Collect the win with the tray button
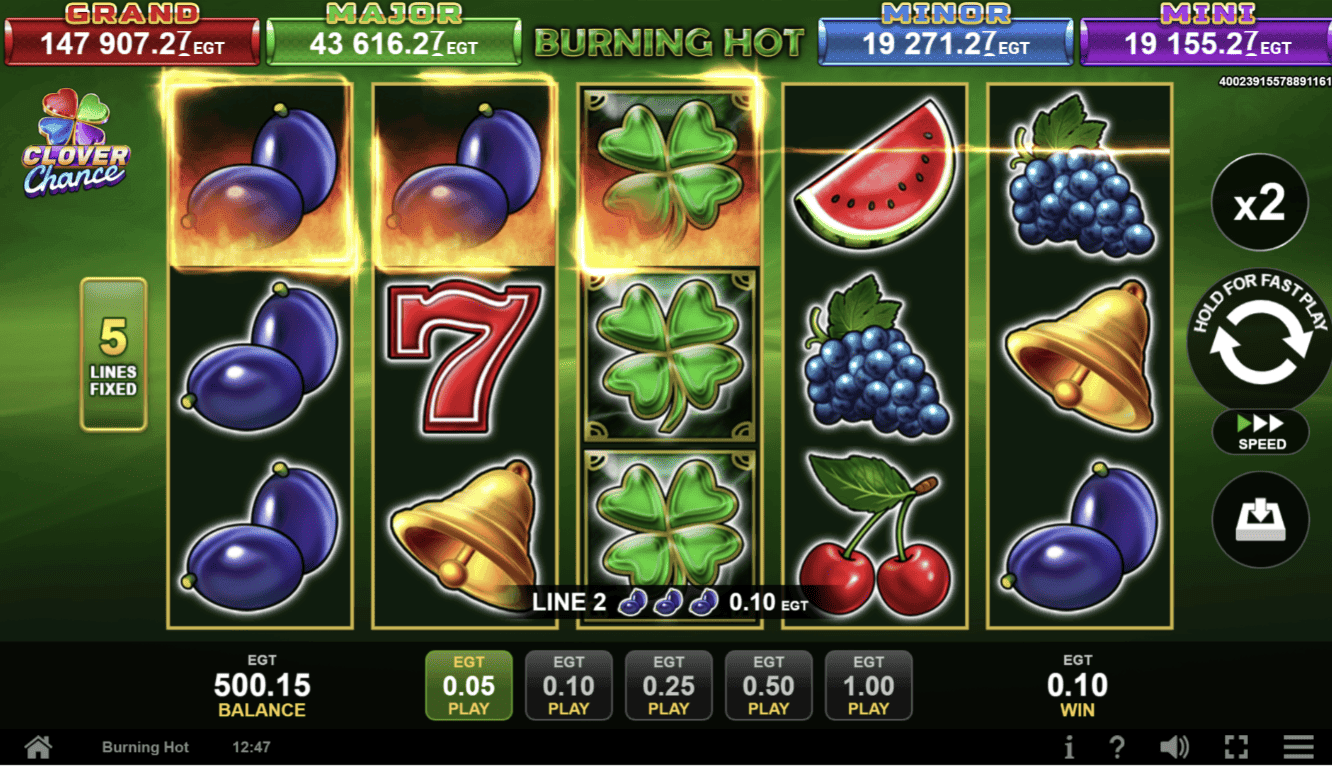Screen dimensions: 1332x768 click(x=1259, y=520)
